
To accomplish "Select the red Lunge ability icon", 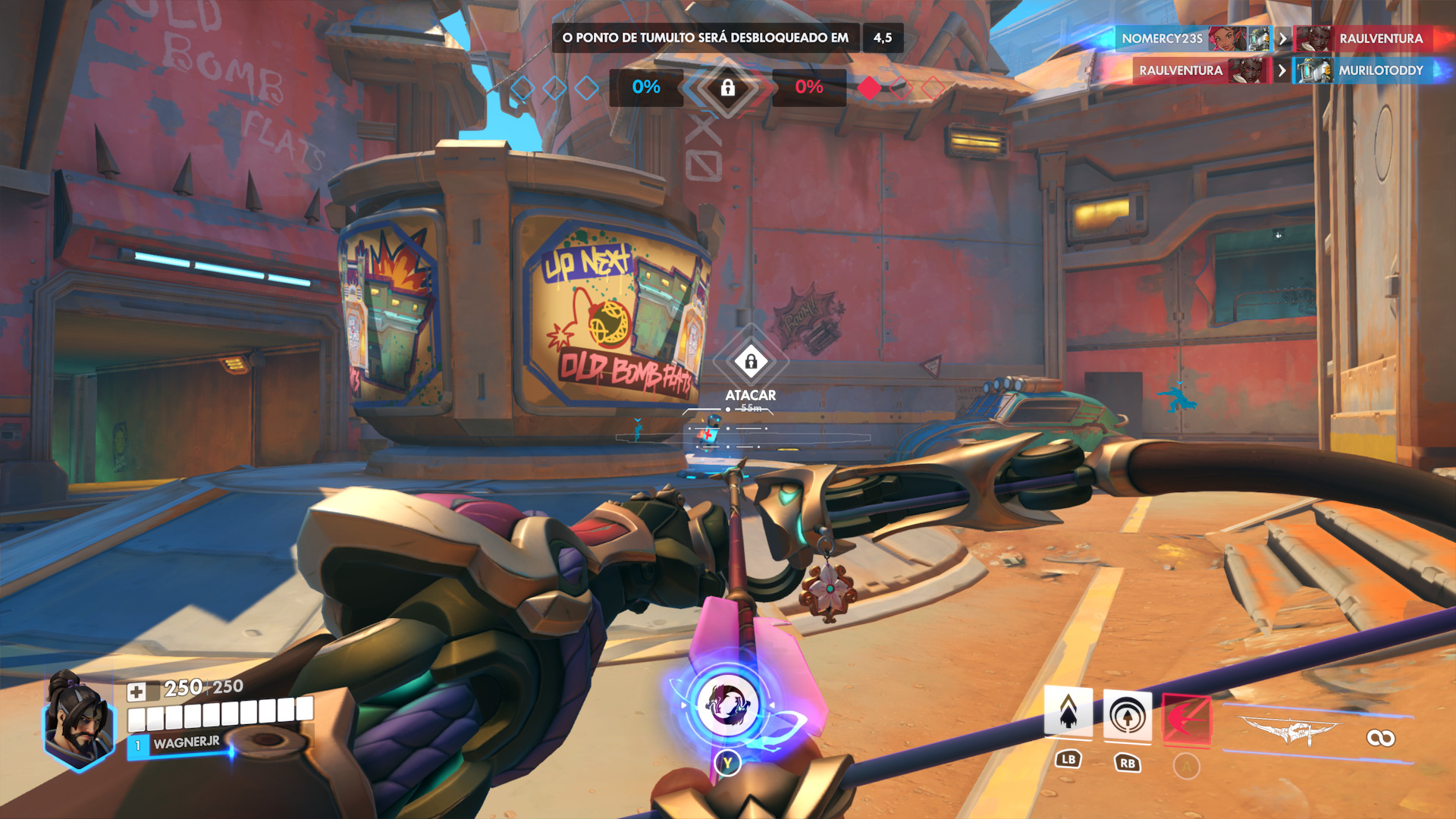I will (1186, 718).
